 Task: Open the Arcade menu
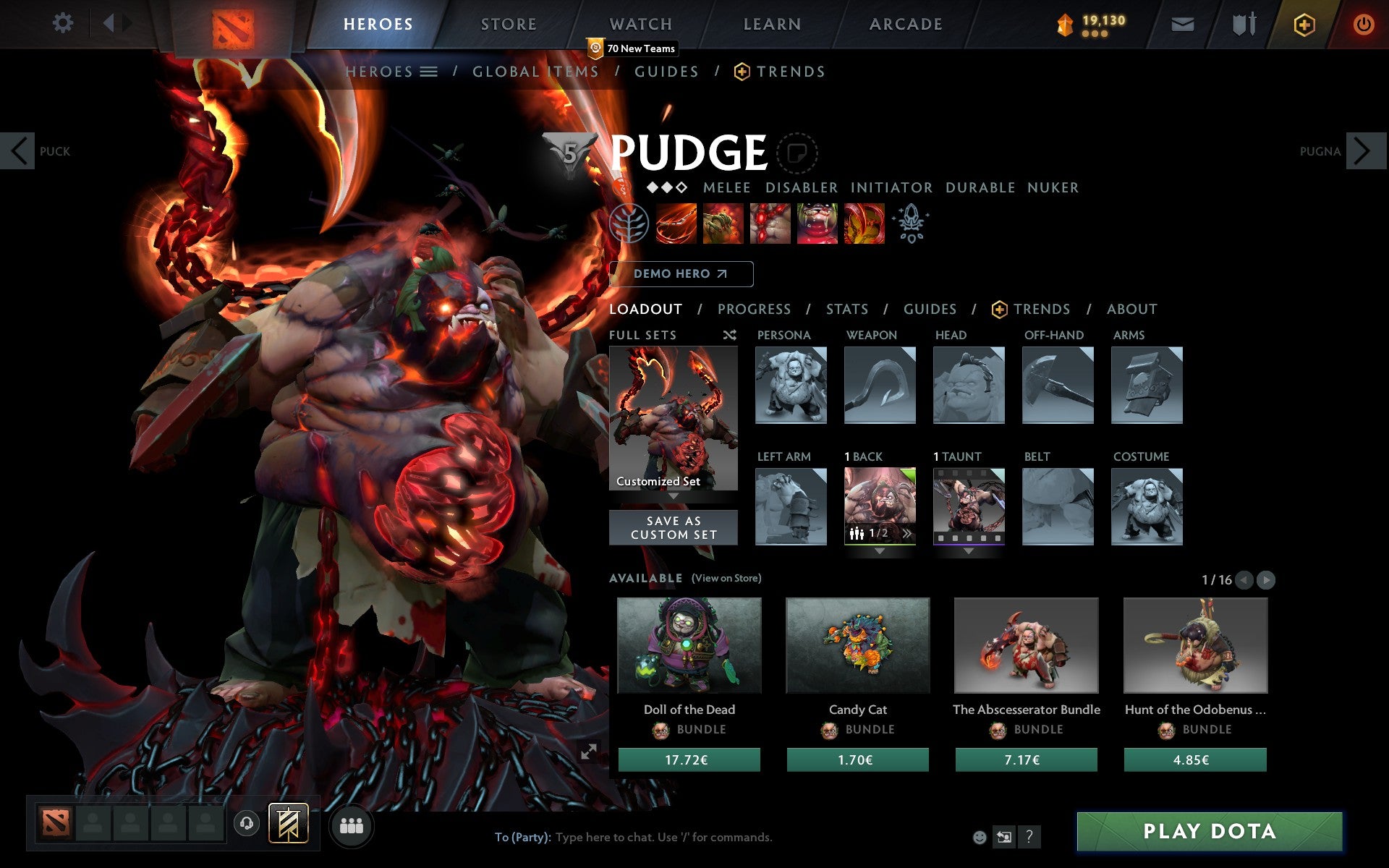(904, 23)
